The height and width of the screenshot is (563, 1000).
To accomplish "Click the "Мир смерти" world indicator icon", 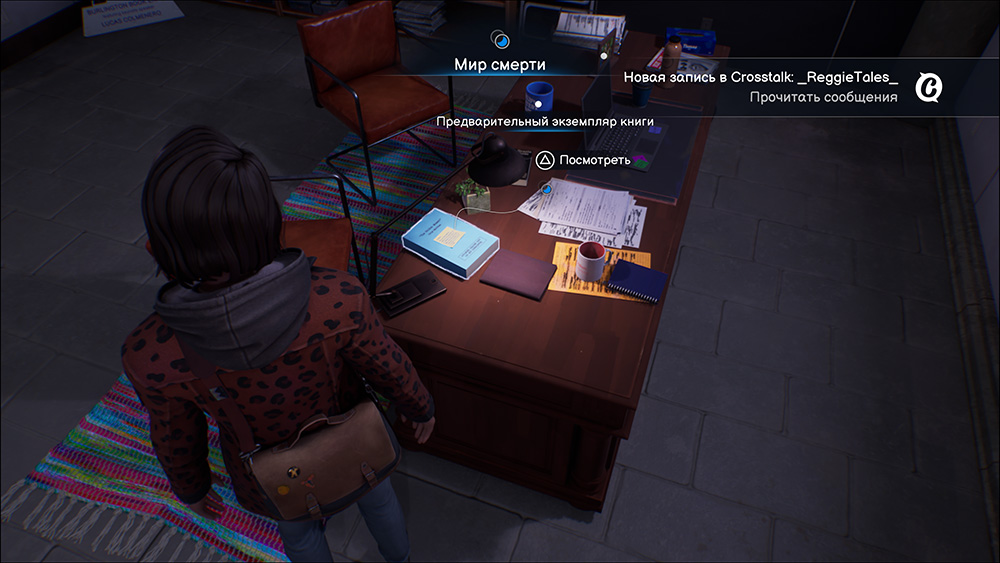I will [500, 41].
